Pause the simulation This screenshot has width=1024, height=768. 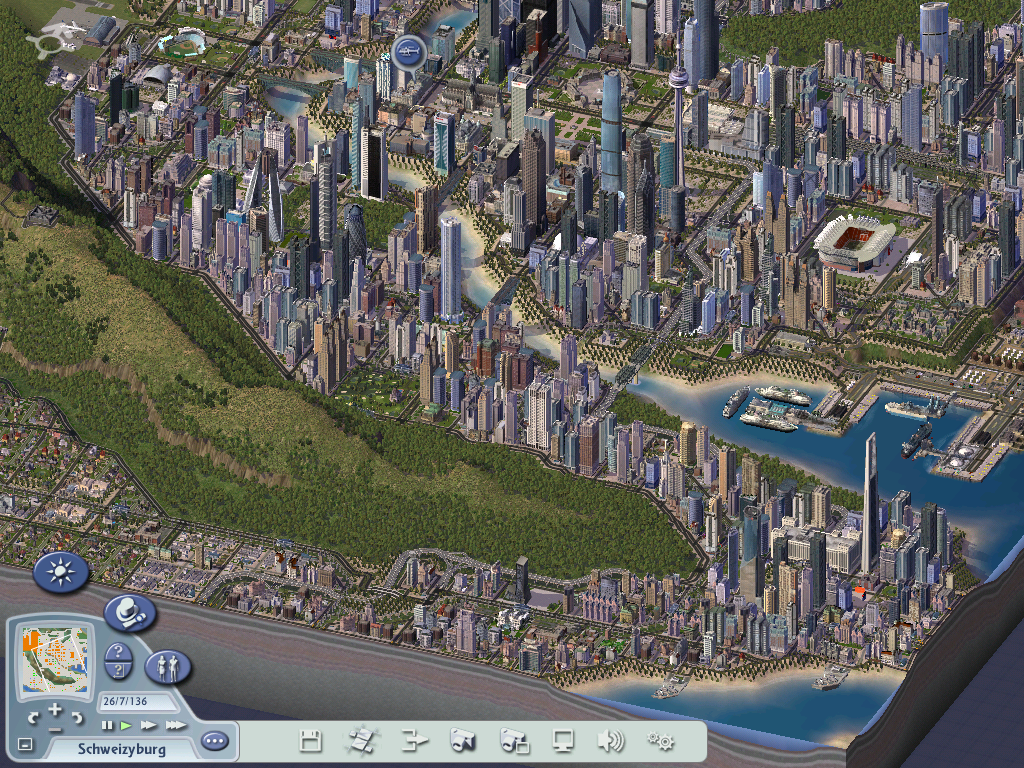click(107, 725)
